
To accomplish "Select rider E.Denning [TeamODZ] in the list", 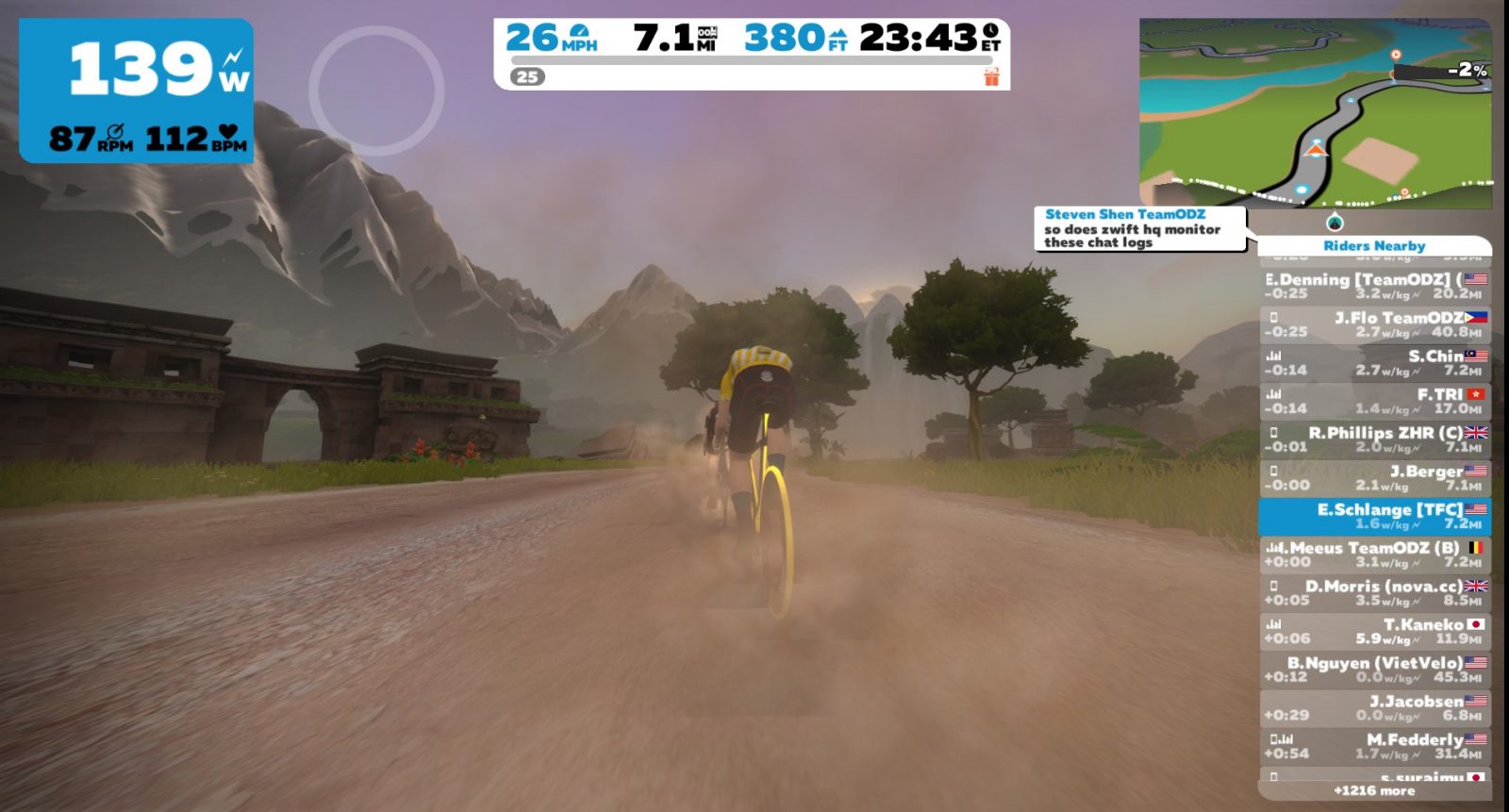I will click(1374, 286).
